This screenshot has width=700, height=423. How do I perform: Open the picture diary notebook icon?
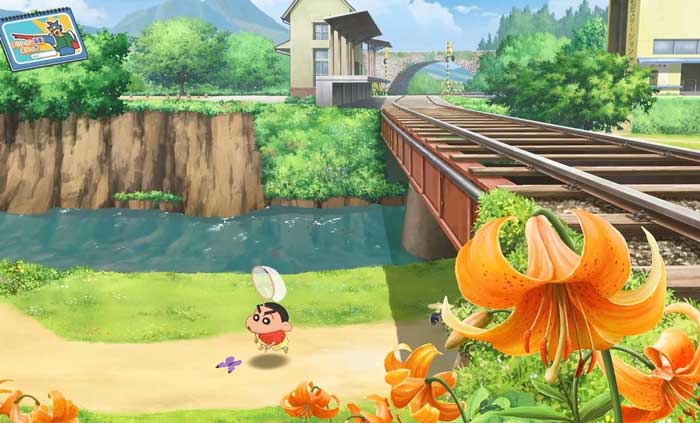43,39
